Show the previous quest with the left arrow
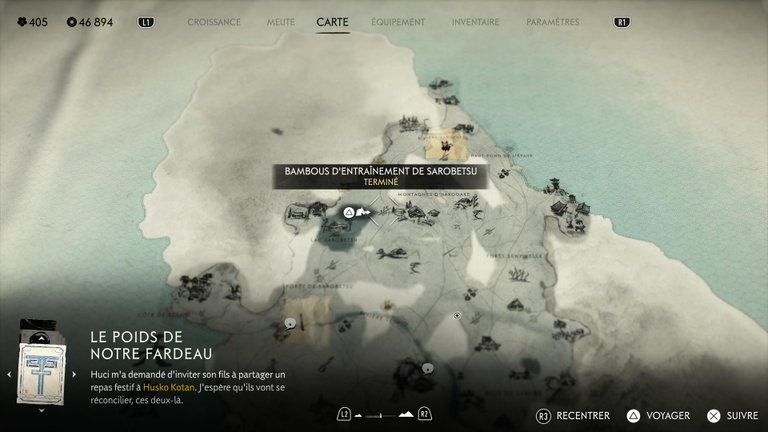768x432 pixels. click(9, 374)
